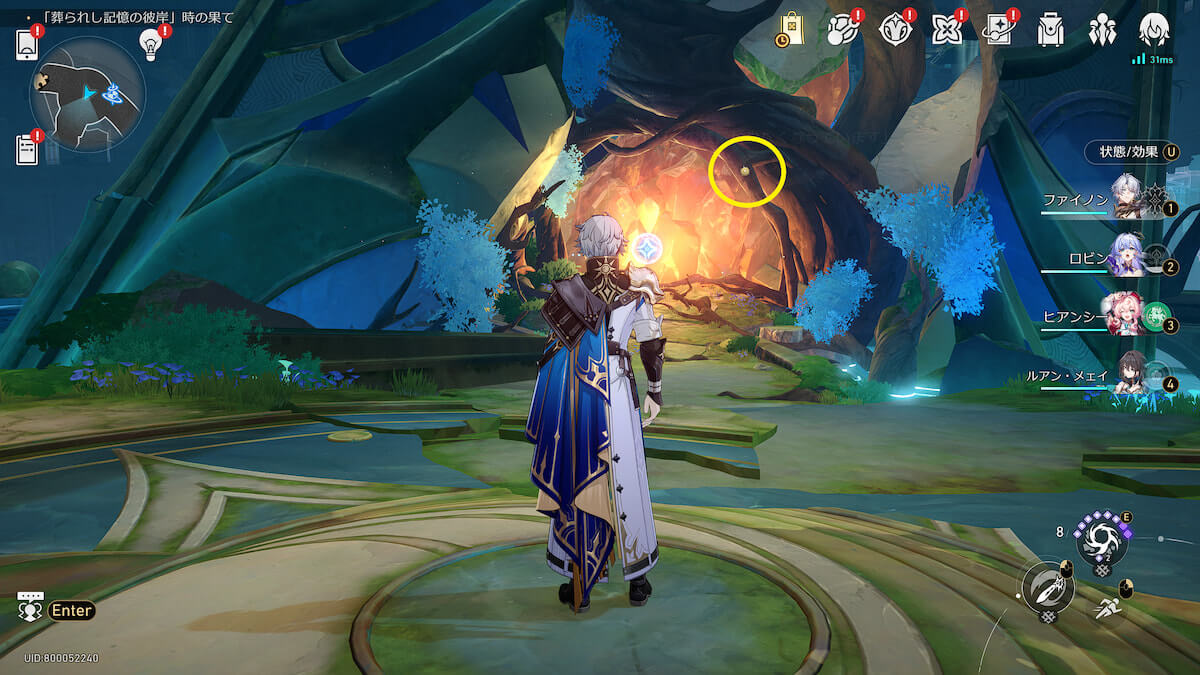1200x675 pixels.
Task: Open the warp icon with linked circles
Action: pos(841,30)
